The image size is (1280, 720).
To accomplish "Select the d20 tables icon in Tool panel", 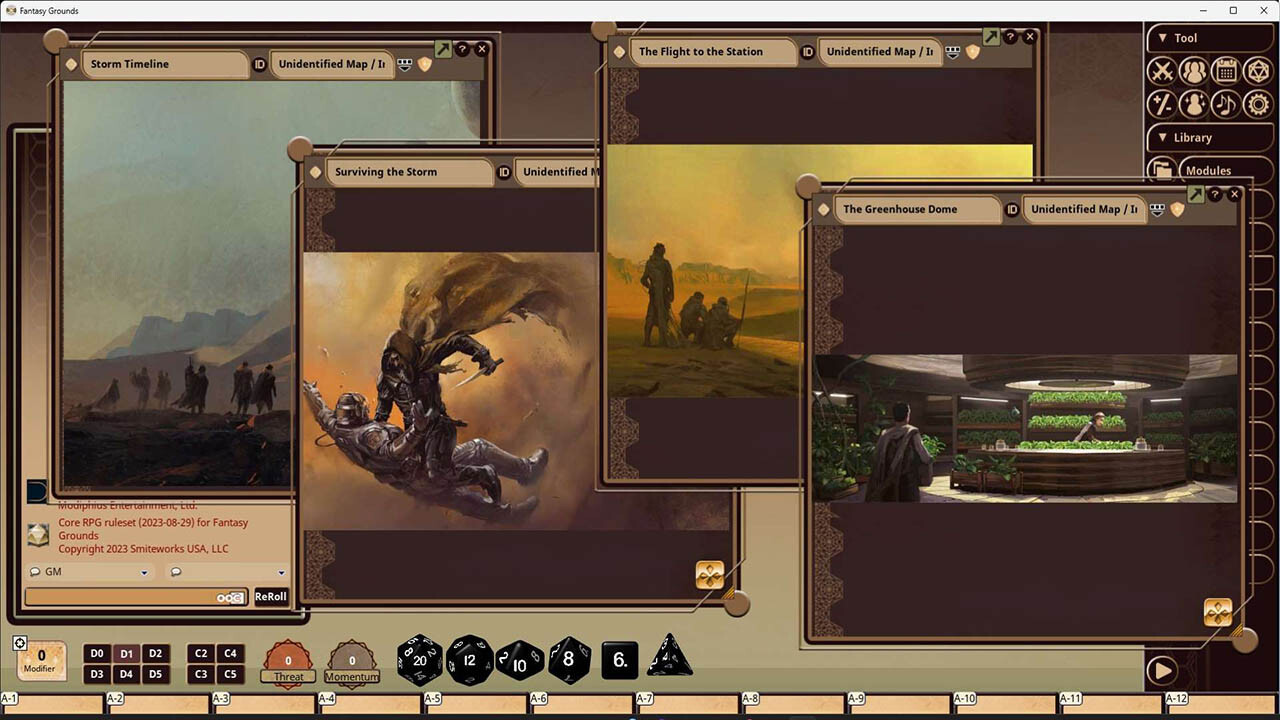I will coord(1258,70).
